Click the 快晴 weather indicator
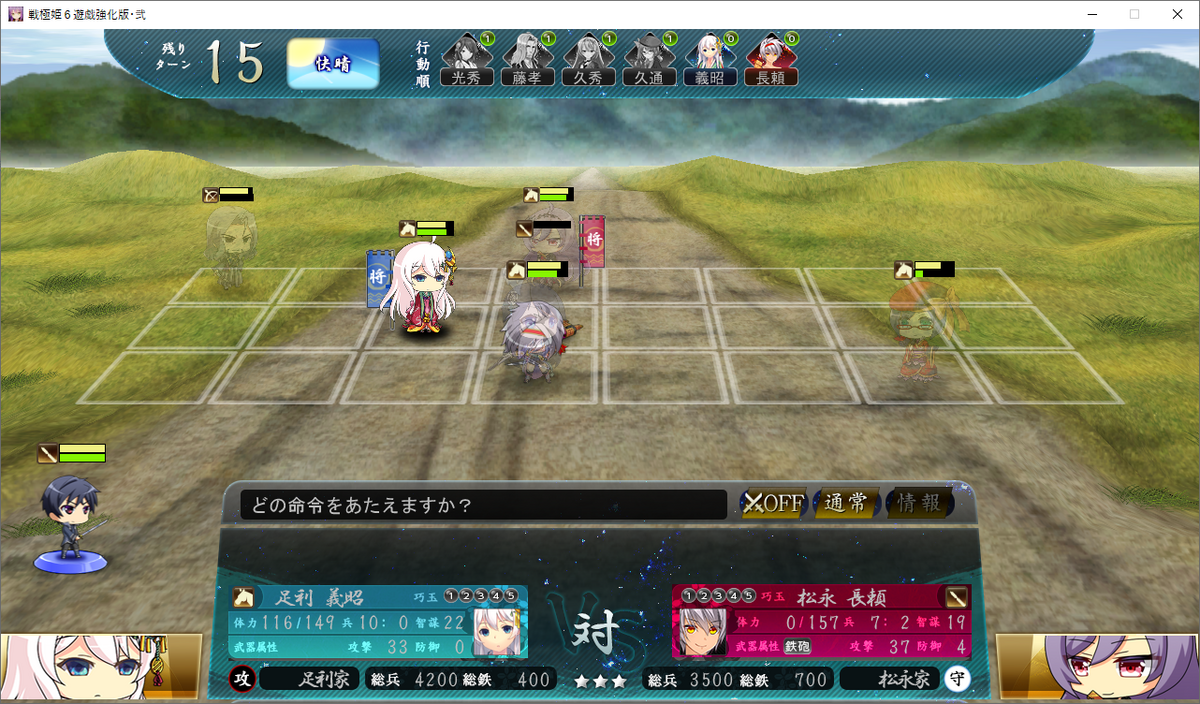1200x704 pixels. pos(333,64)
